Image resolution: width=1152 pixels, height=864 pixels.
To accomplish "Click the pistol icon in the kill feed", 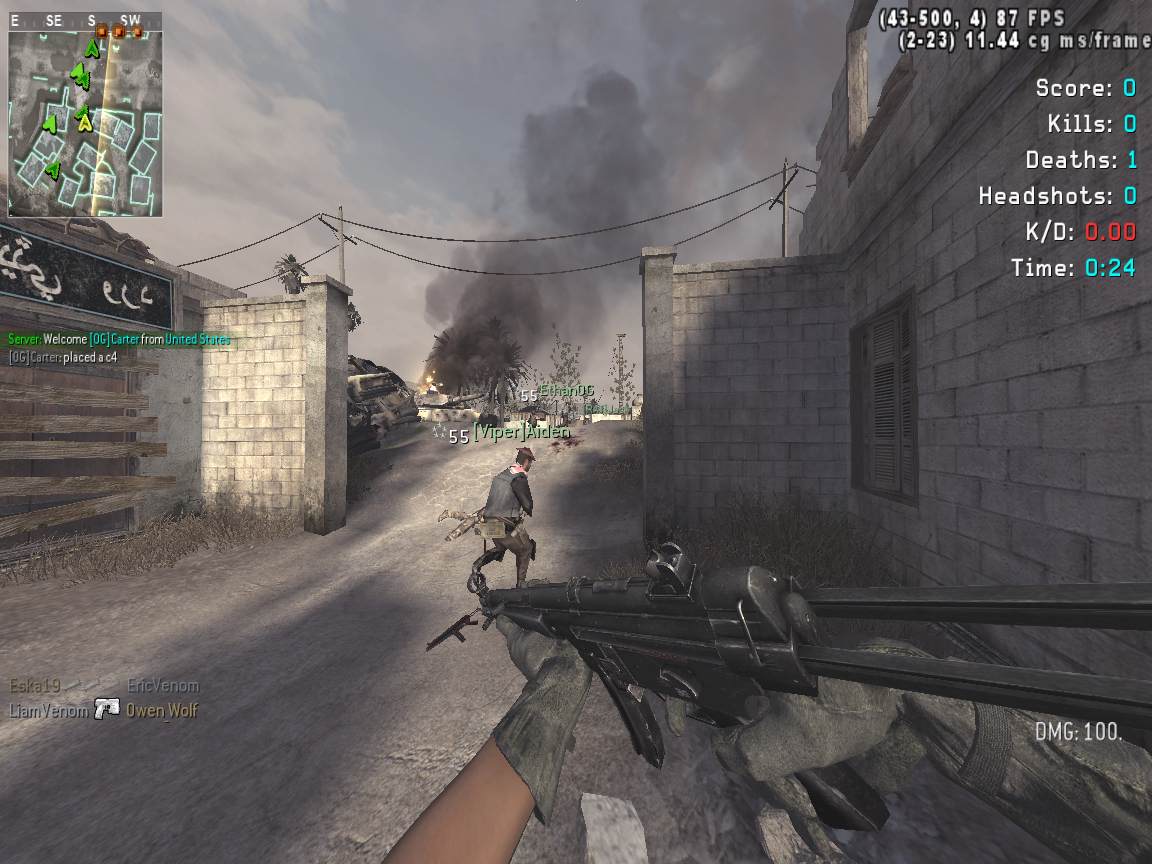I will 107,709.
